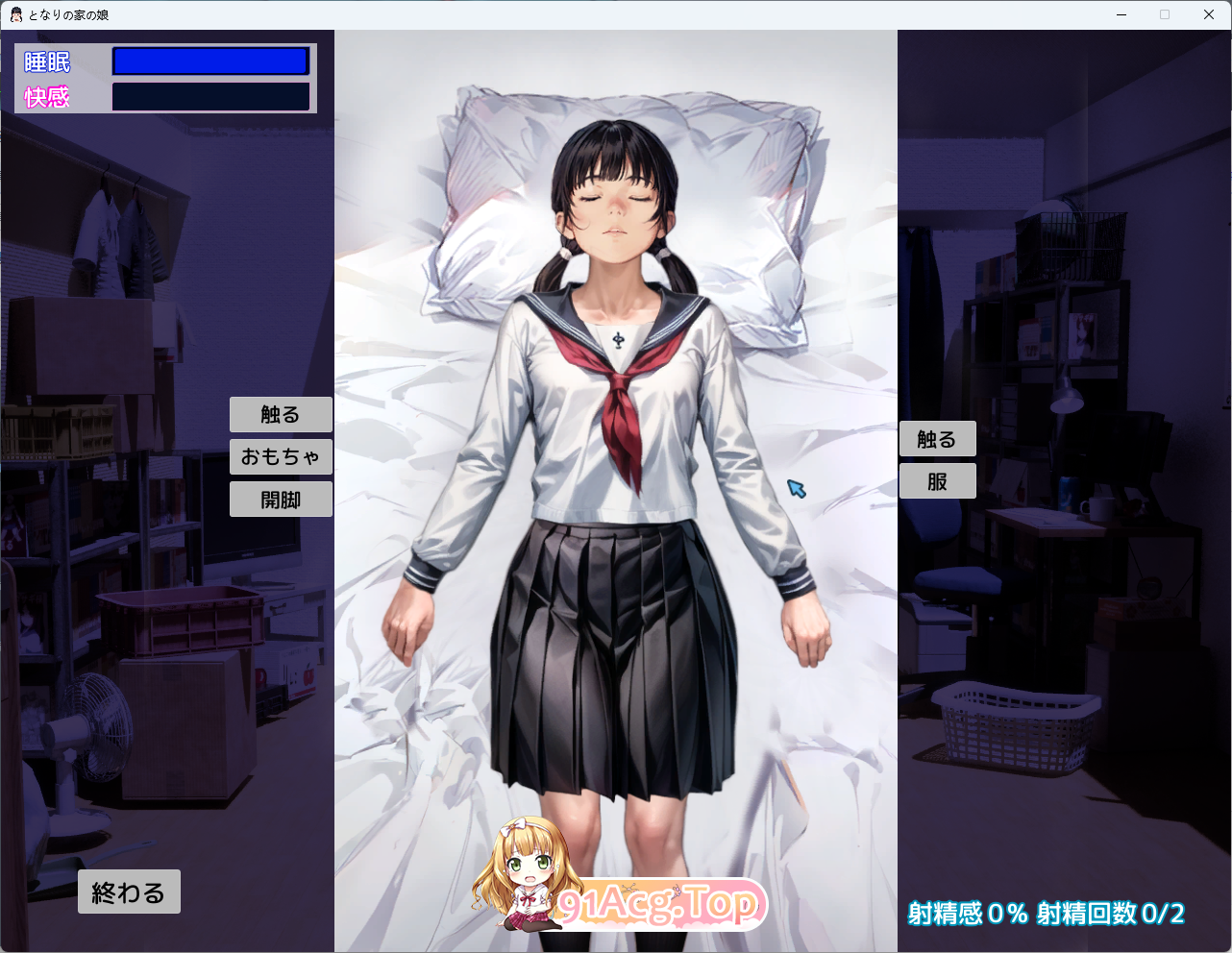Choose the 開脚 (spread legs) action
Image resolution: width=1232 pixels, height=953 pixels.
point(281,499)
